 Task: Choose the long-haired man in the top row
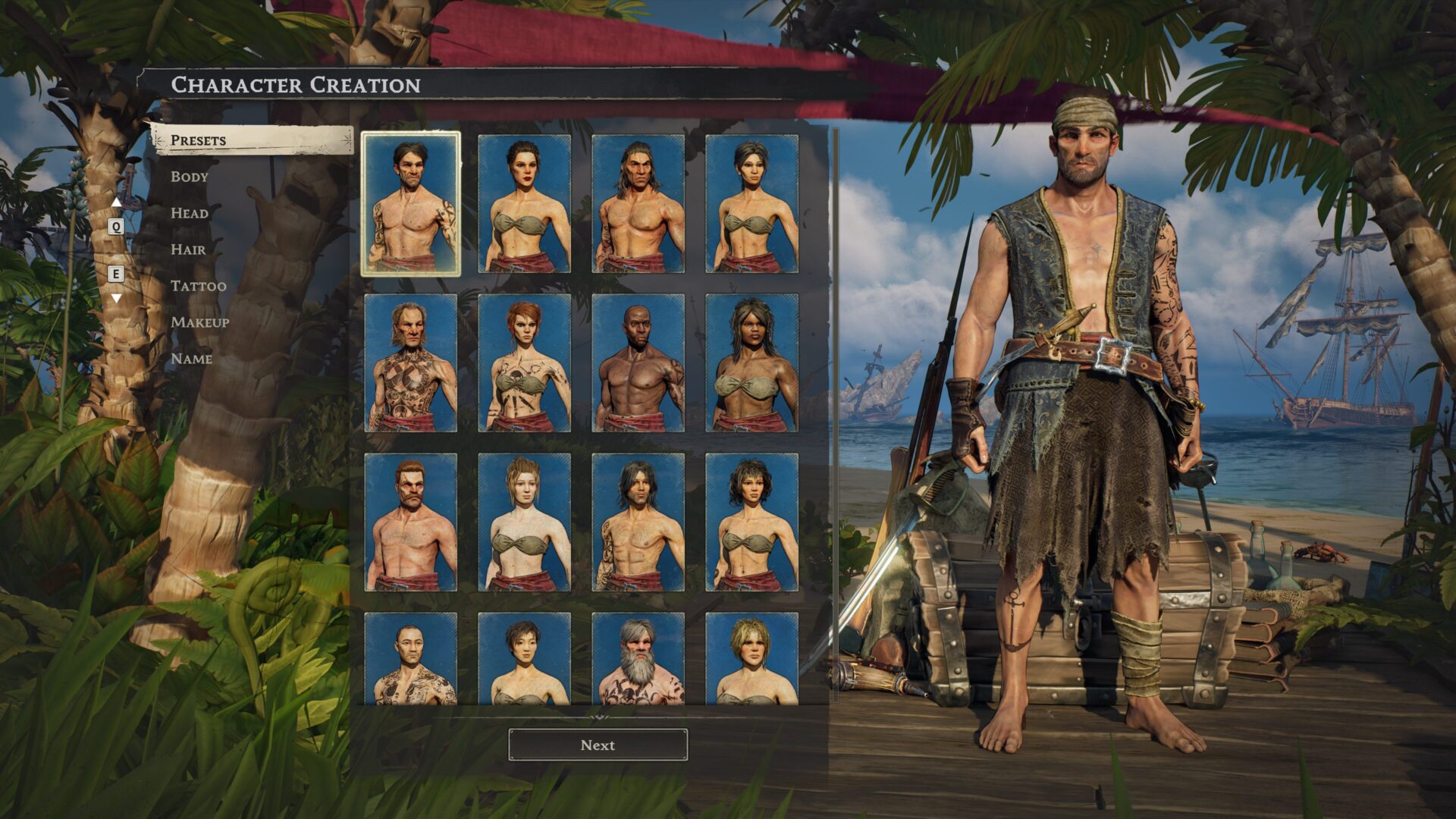coord(638,203)
